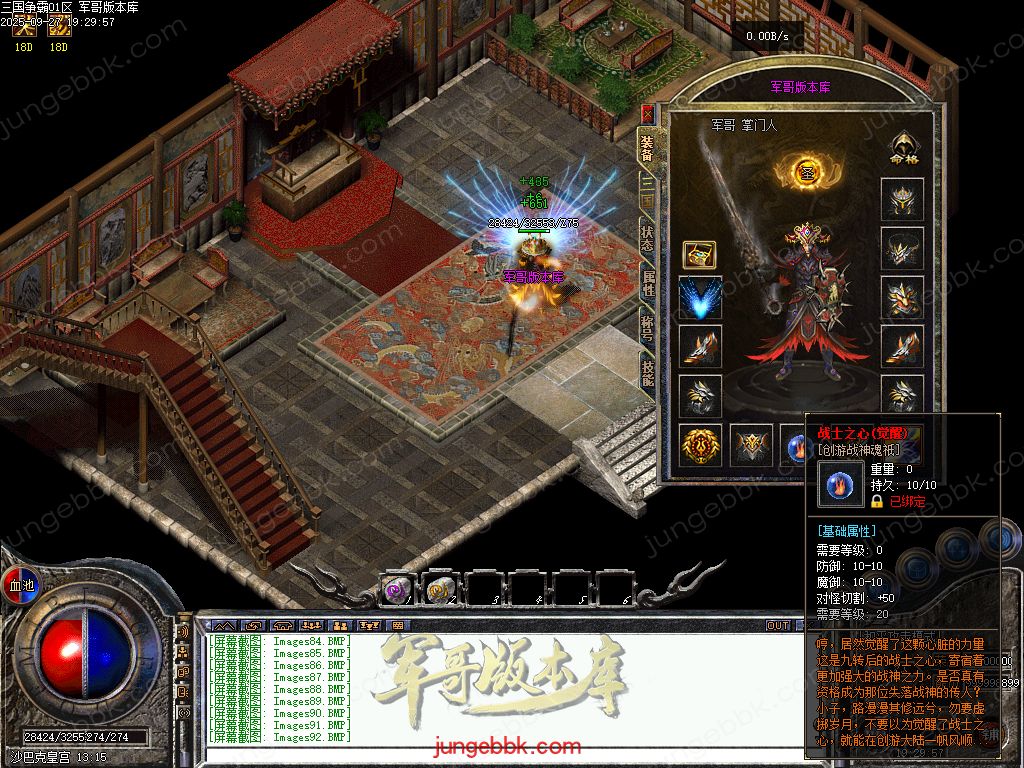This screenshot has height=768, width=1024.
Task: Close the character equipment panel
Action: (647, 113)
